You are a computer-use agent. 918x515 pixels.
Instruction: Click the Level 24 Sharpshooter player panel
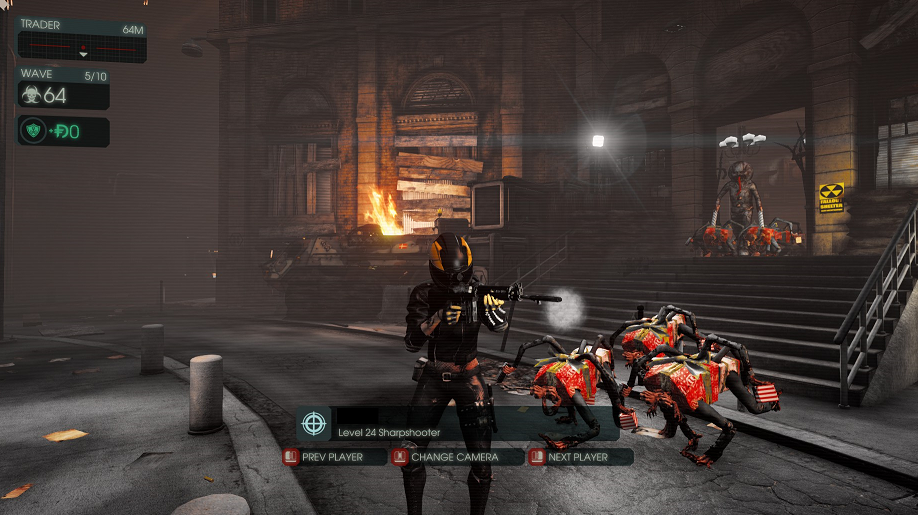[458, 424]
